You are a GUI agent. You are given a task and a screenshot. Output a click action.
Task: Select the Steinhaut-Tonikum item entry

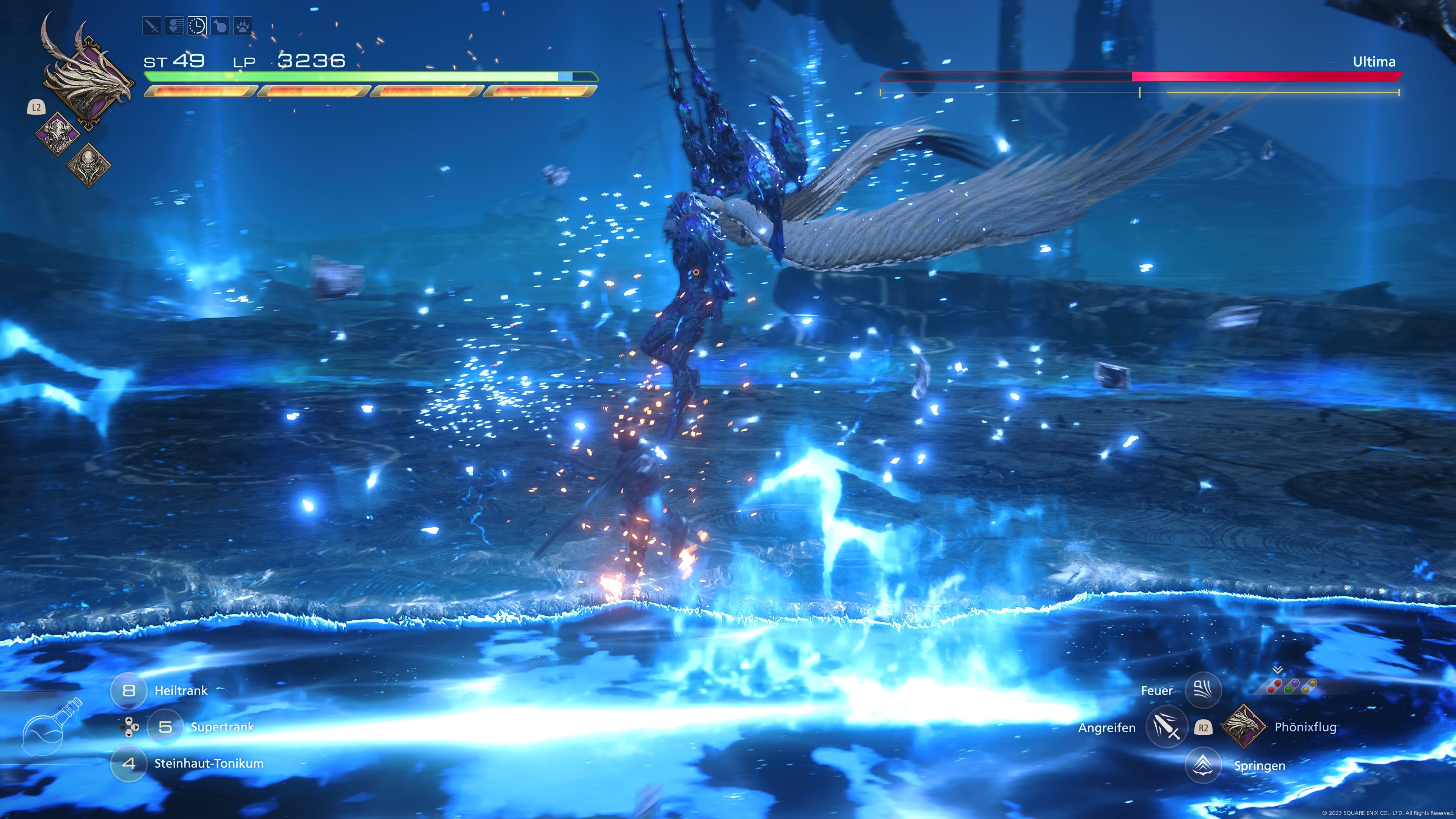[x=129, y=765]
